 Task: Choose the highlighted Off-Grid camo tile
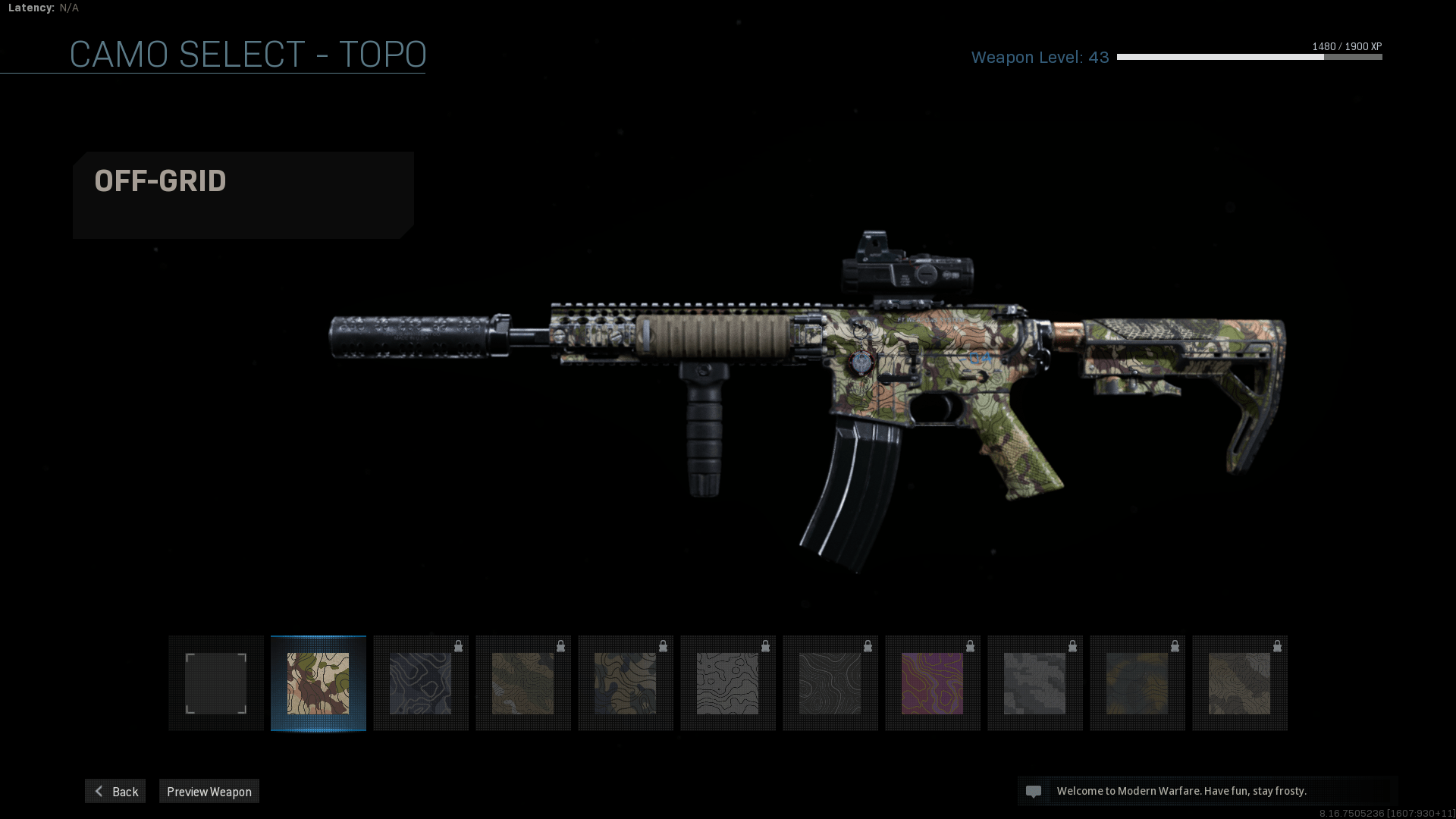(318, 683)
